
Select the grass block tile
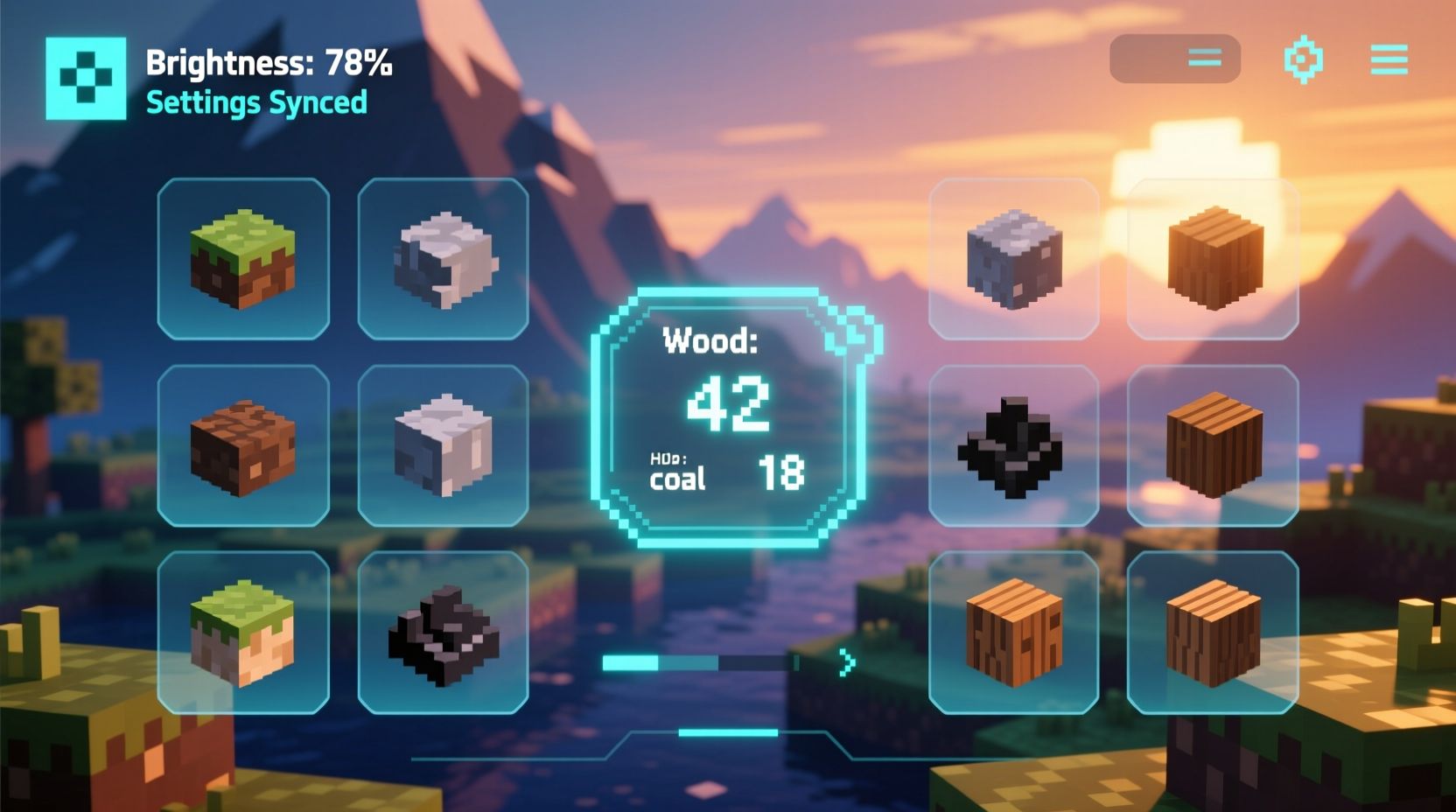pyautogui.click(x=243, y=256)
